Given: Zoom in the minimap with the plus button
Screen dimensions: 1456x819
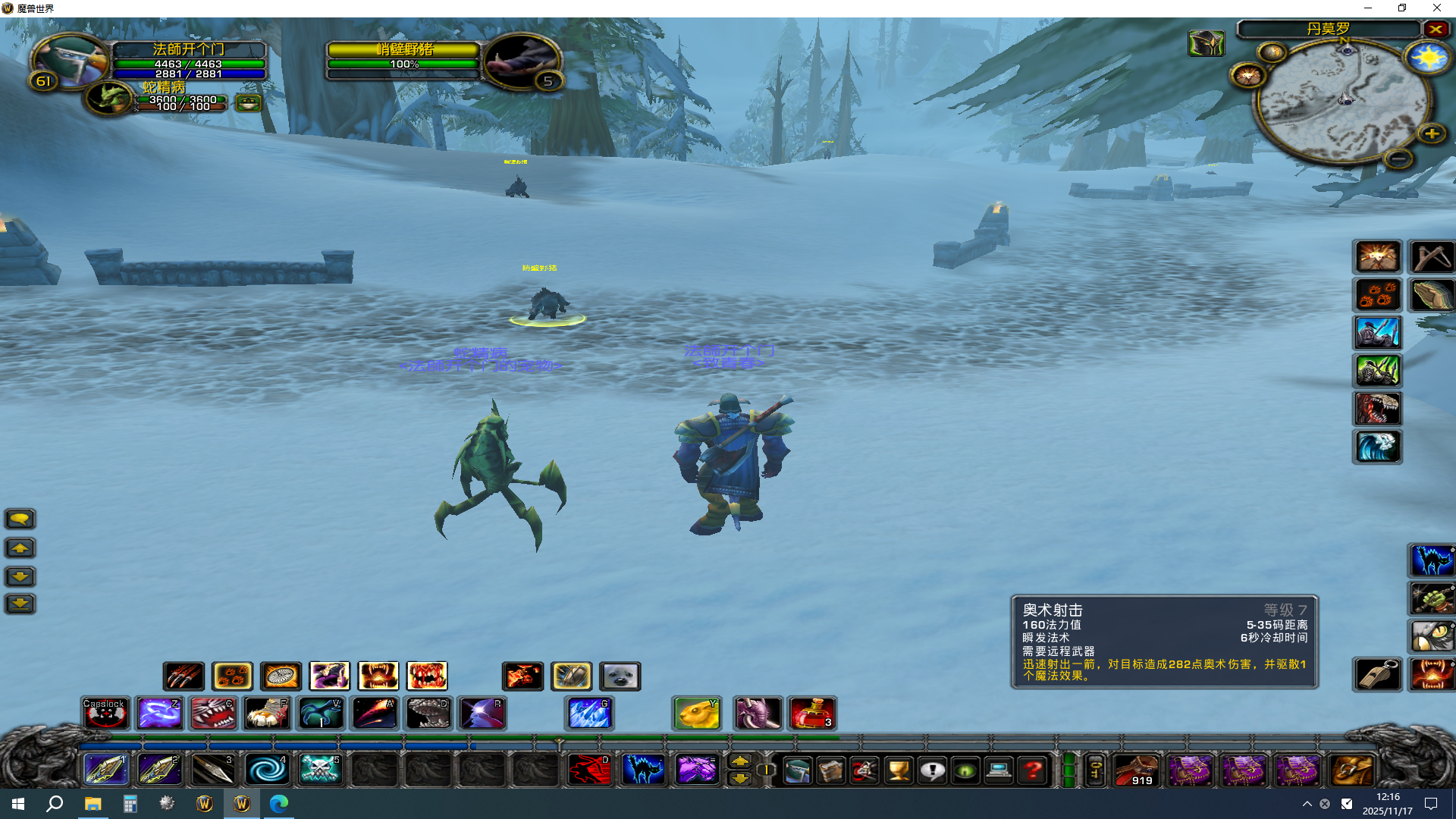Looking at the screenshot, I should [1432, 134].
